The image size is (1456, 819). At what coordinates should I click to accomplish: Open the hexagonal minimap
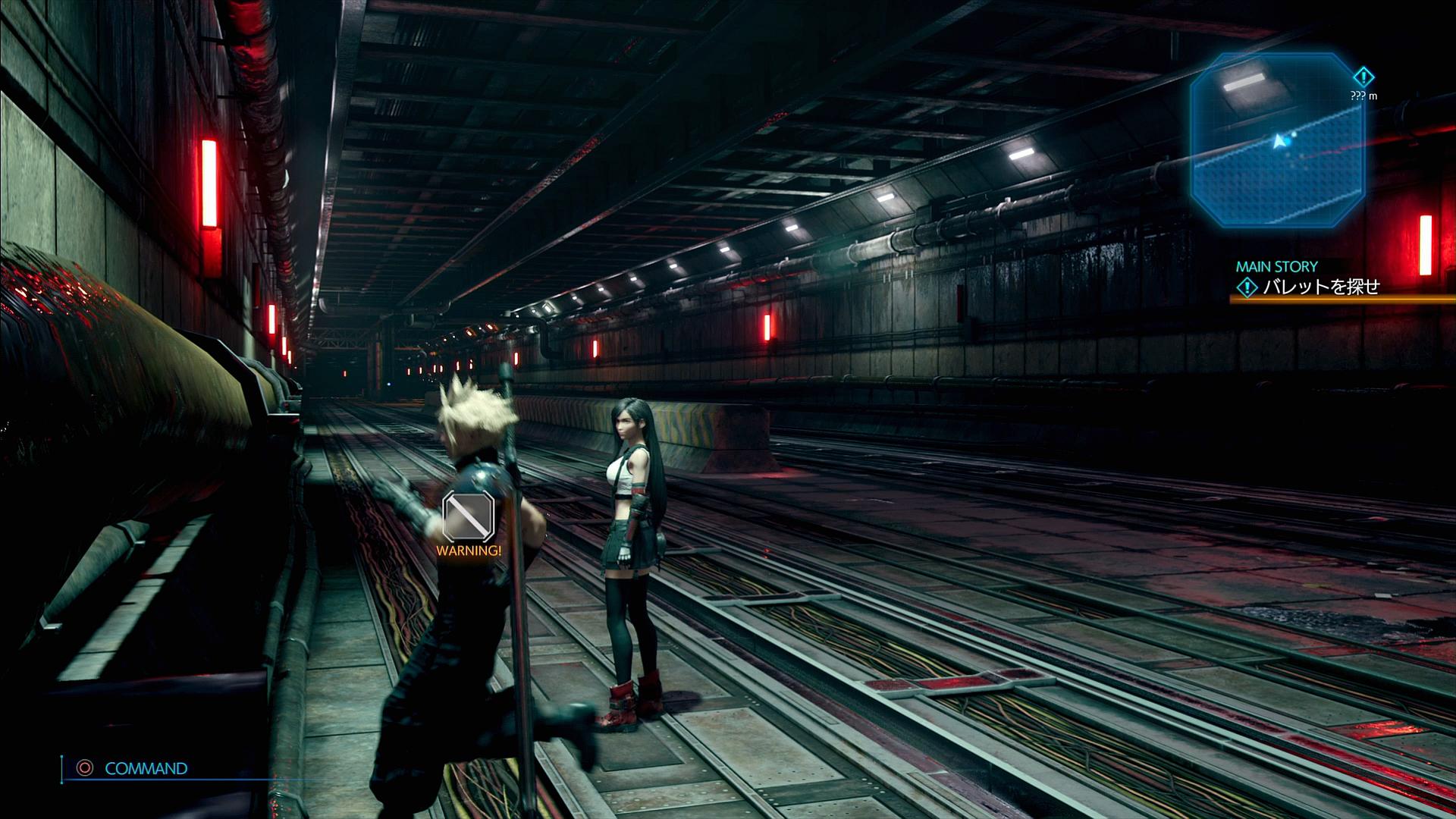point(1277,140)
